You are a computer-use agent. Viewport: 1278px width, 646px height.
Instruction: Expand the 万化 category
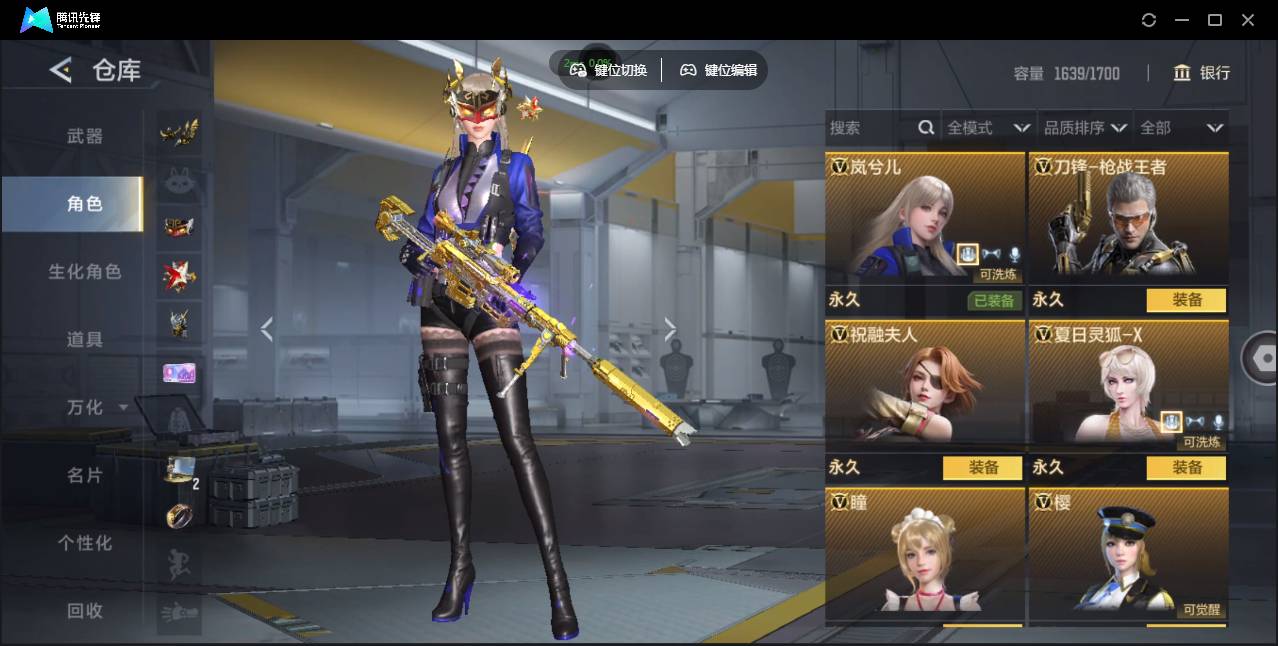click(95, 407)
